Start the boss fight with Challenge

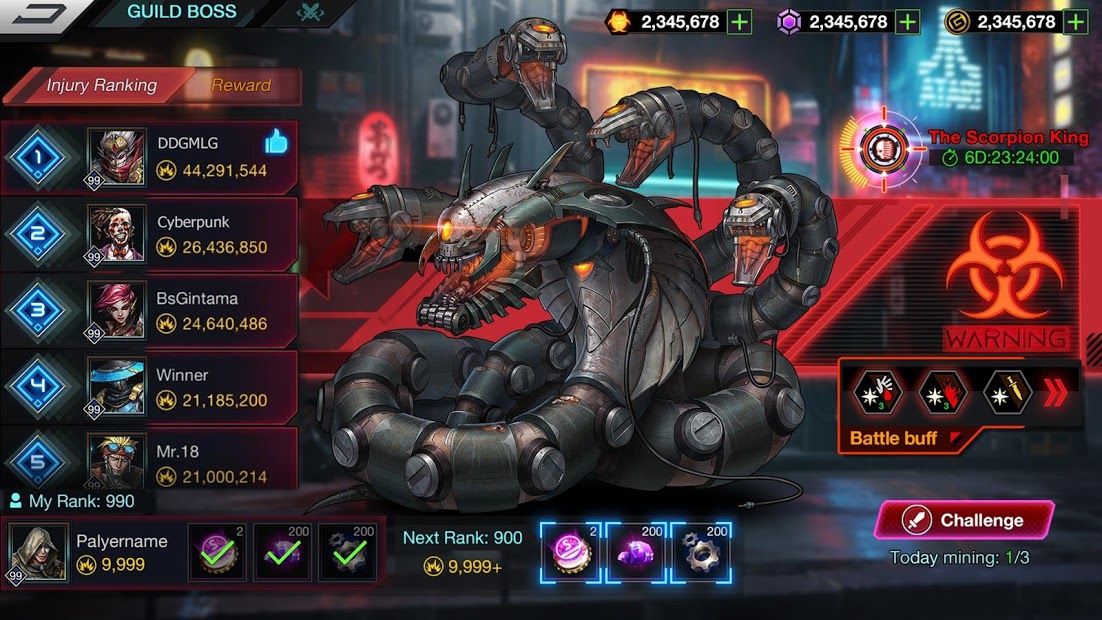964,520
